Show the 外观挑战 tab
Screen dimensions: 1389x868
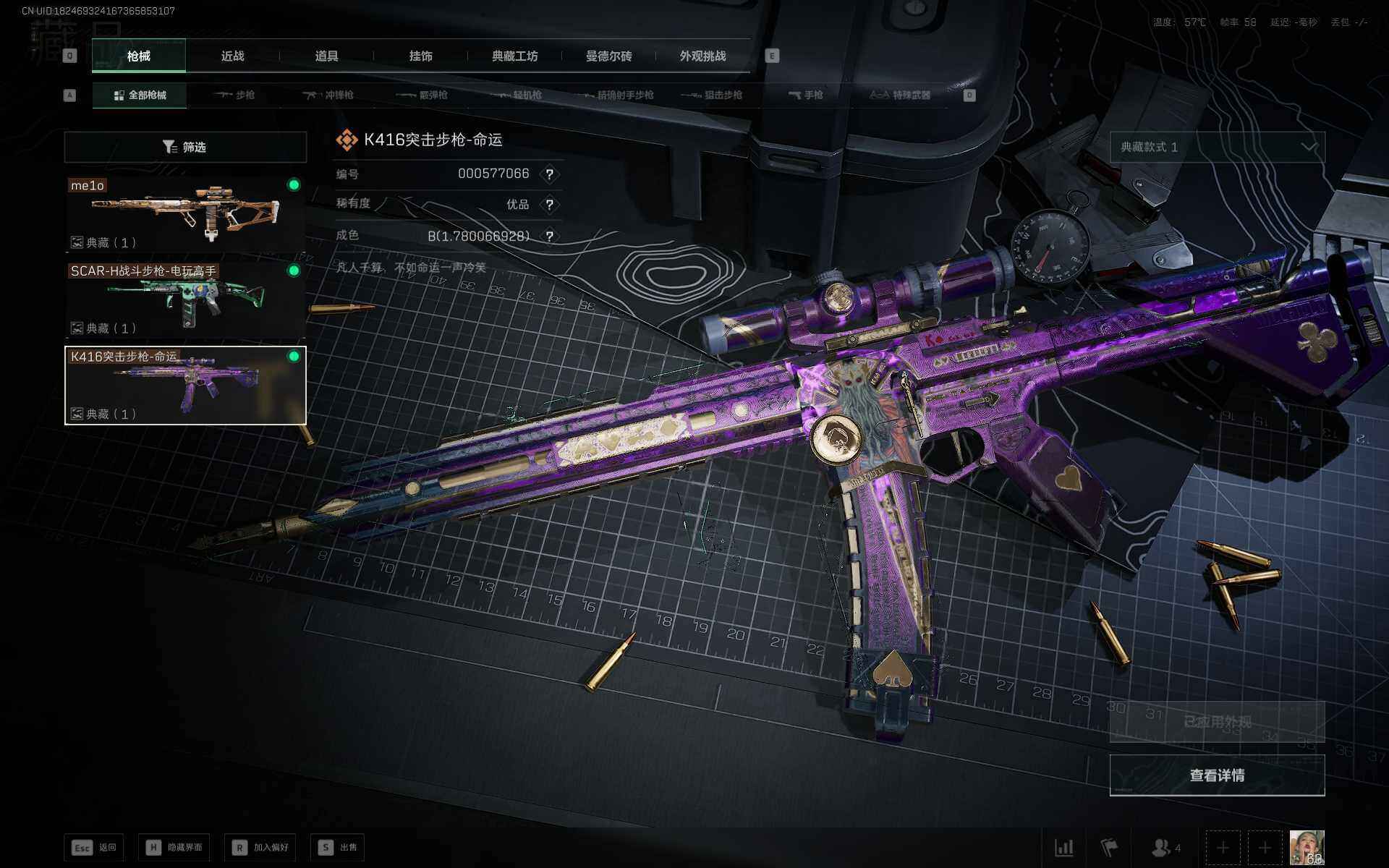[x=702, y=56]
